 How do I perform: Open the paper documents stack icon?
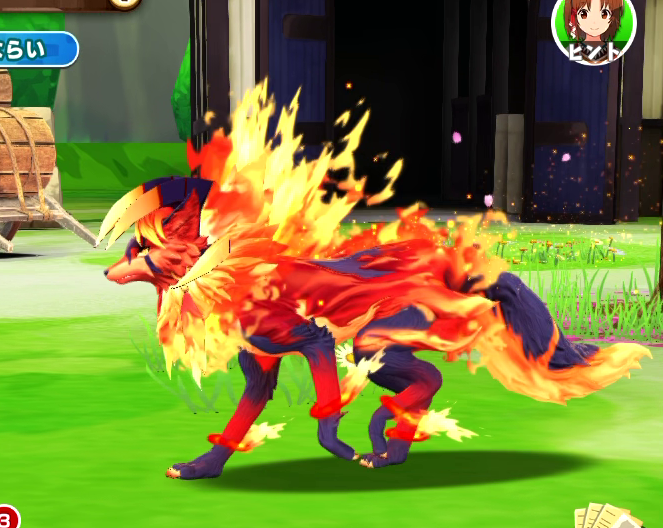607,515
